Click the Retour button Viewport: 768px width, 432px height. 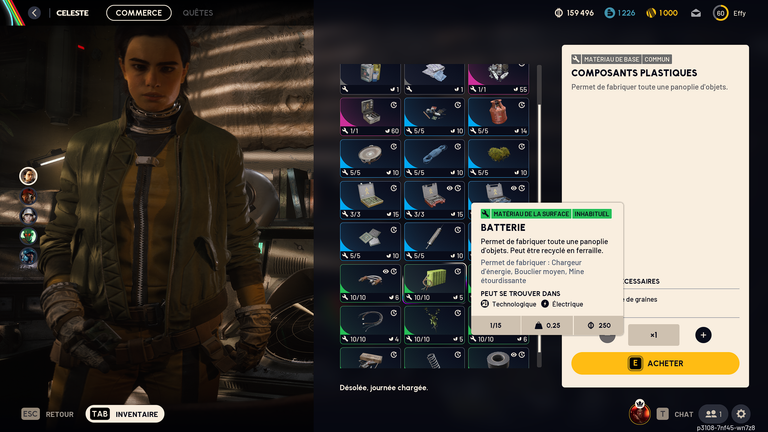pos(48,414)
